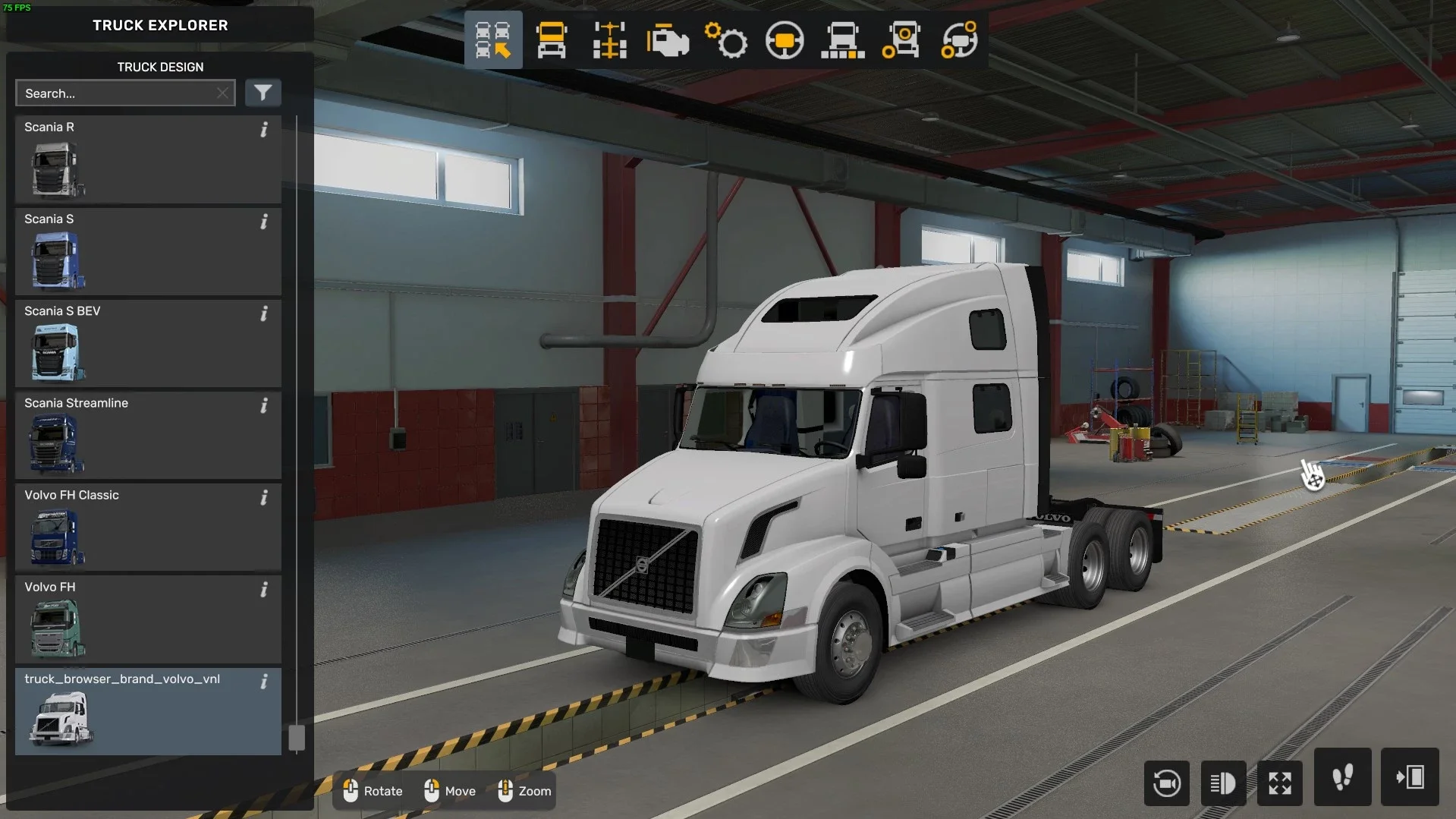This screenshot has width=1456, height=819.
Task: Toggle fullscreen preview mode
Action: [1280, 783]
